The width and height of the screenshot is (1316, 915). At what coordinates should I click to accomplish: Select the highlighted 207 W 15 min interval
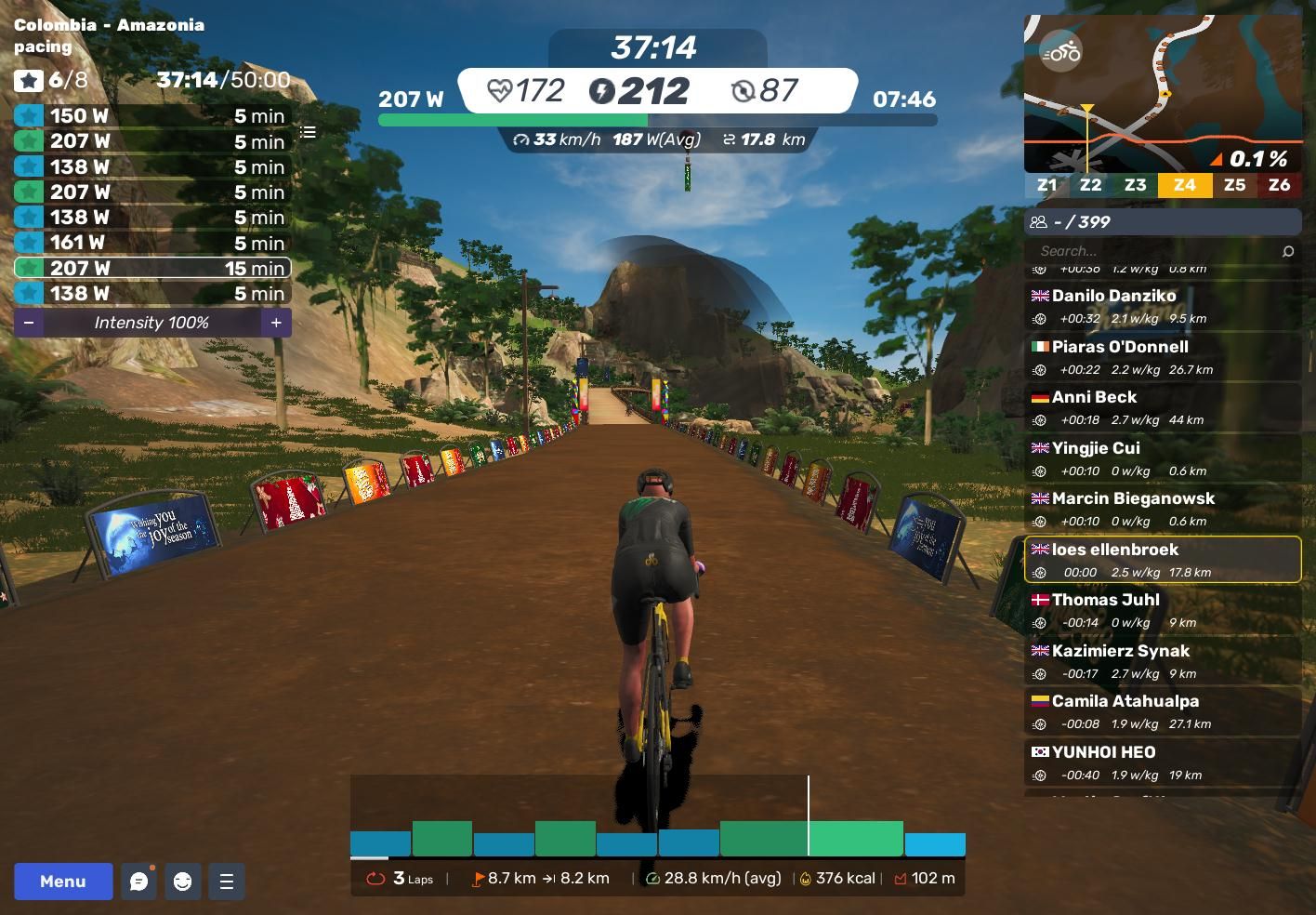tap(152, 268)
